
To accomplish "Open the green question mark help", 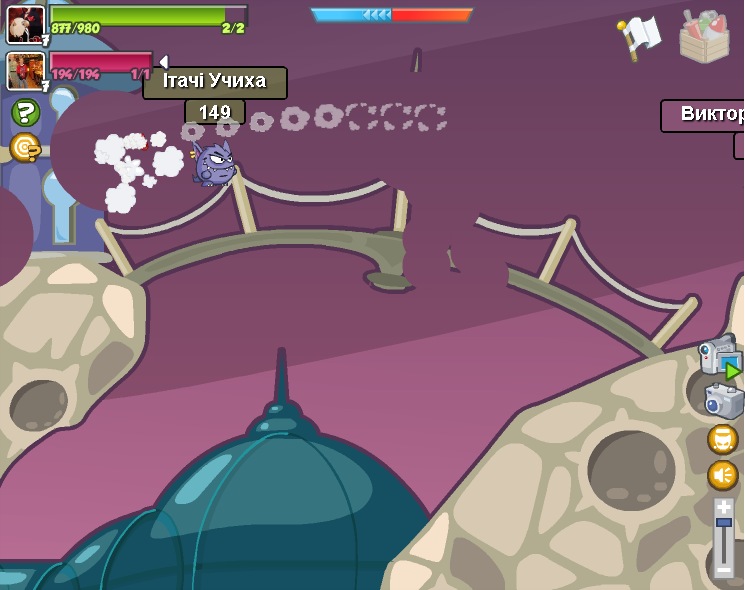I will click(25, 113).
